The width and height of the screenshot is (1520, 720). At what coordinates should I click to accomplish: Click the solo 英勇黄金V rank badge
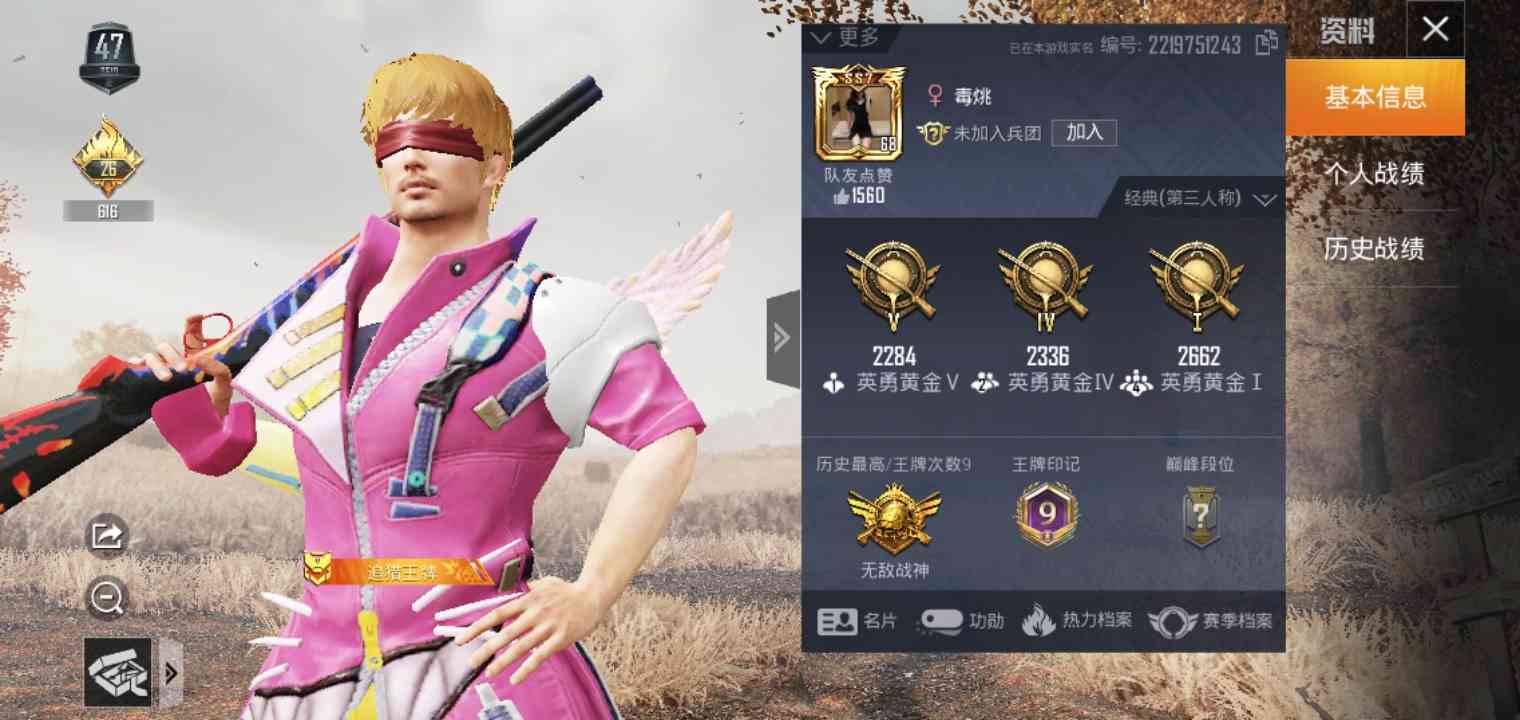893,290
